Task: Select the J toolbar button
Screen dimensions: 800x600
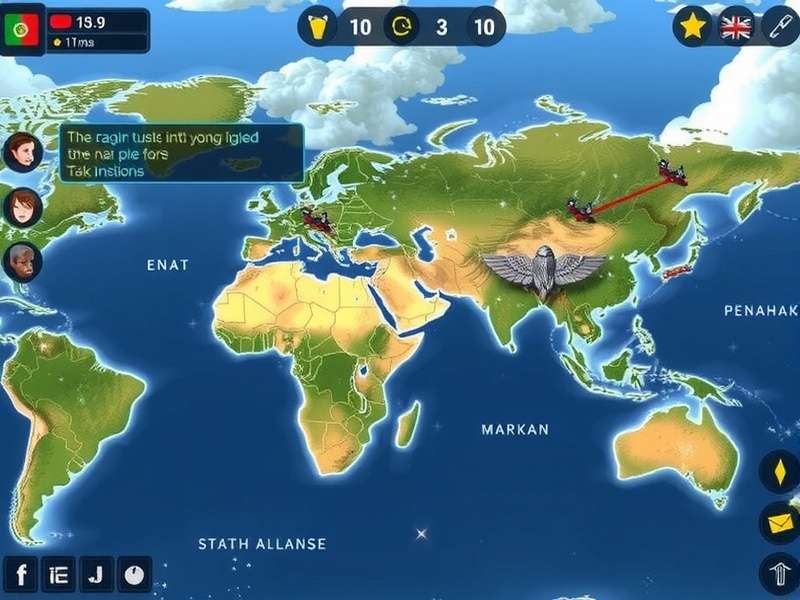Action: tap(95, 575)
